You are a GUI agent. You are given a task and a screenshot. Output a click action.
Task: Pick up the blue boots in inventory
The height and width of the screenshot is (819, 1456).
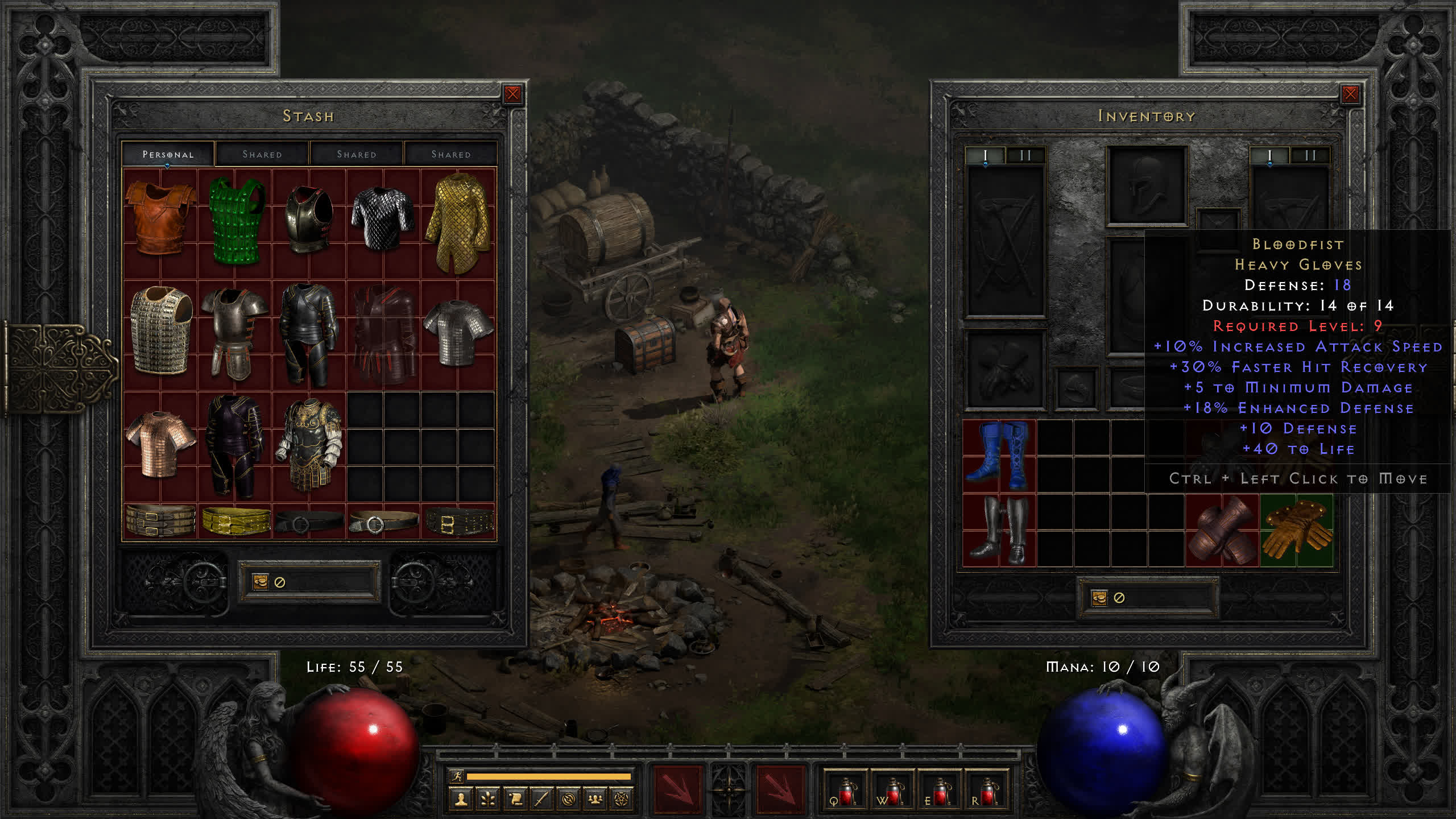click(999, 456)
